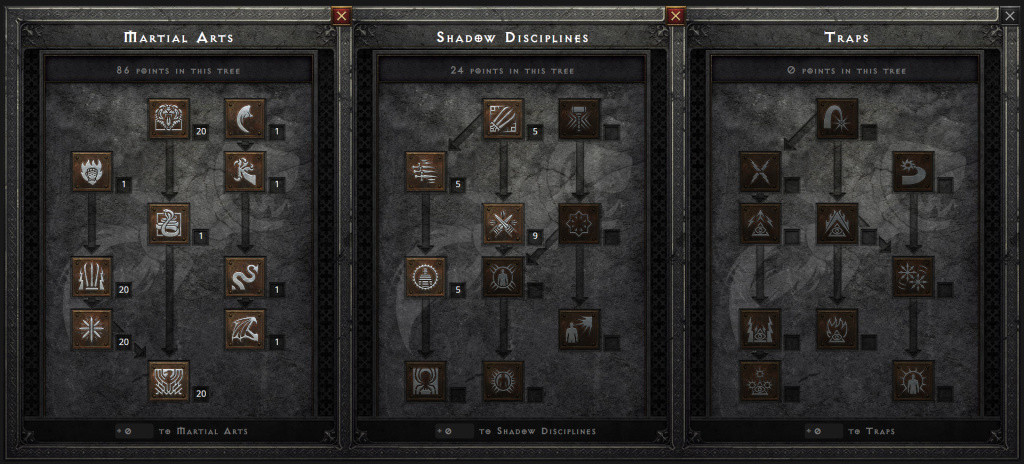Viewport: 1024px width, 464px height.
Task: Pick the Claws of Thunder skill
Action: [x=93, y=276]
